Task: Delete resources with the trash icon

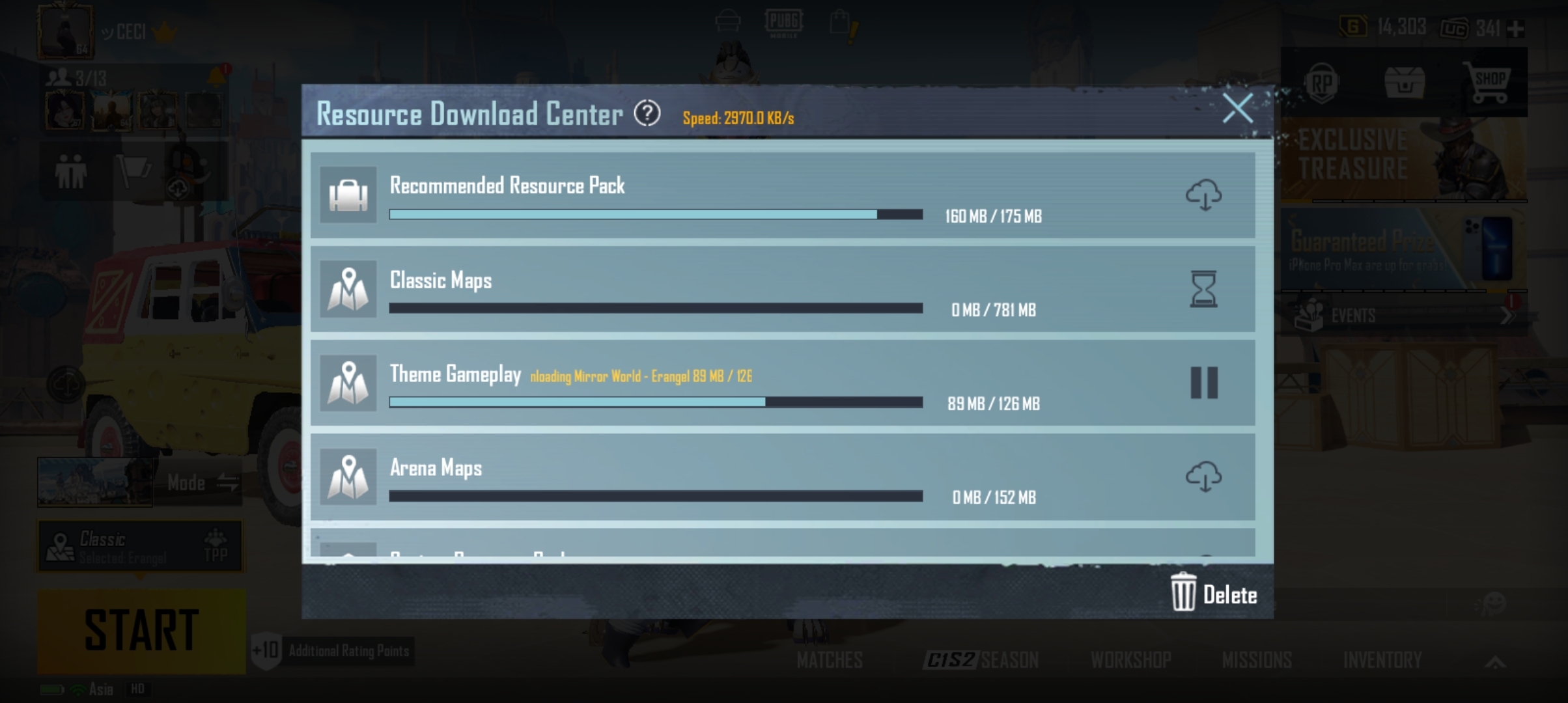Action: coord(1183,593)
